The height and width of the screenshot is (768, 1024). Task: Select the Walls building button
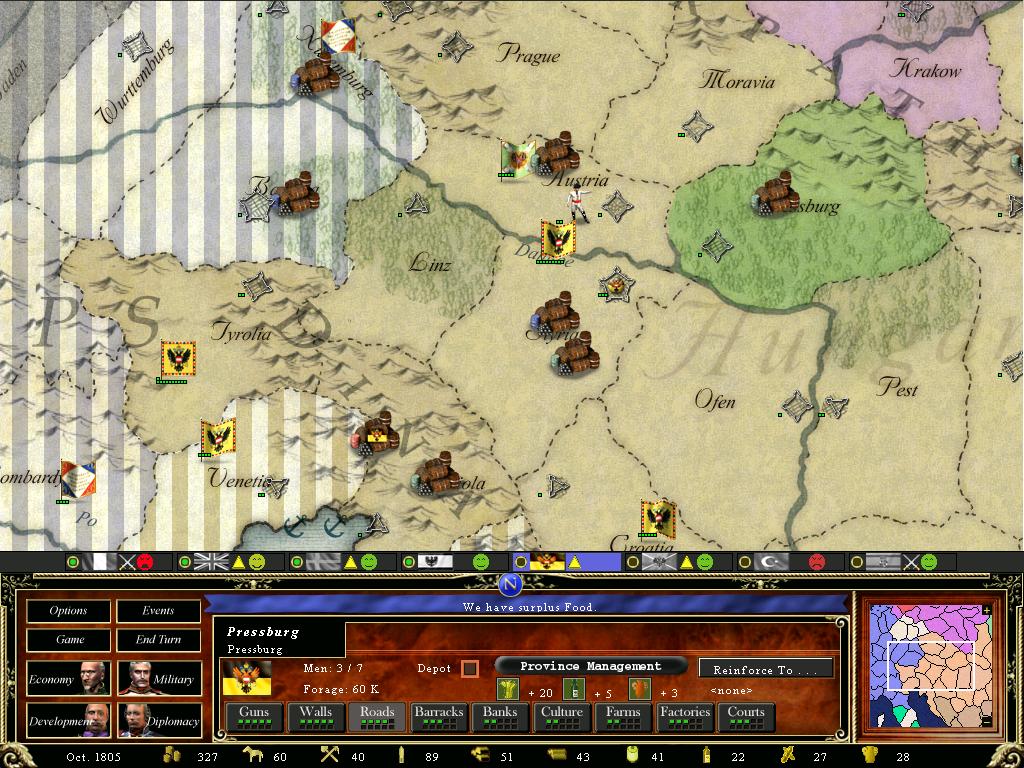click(315, 717)
